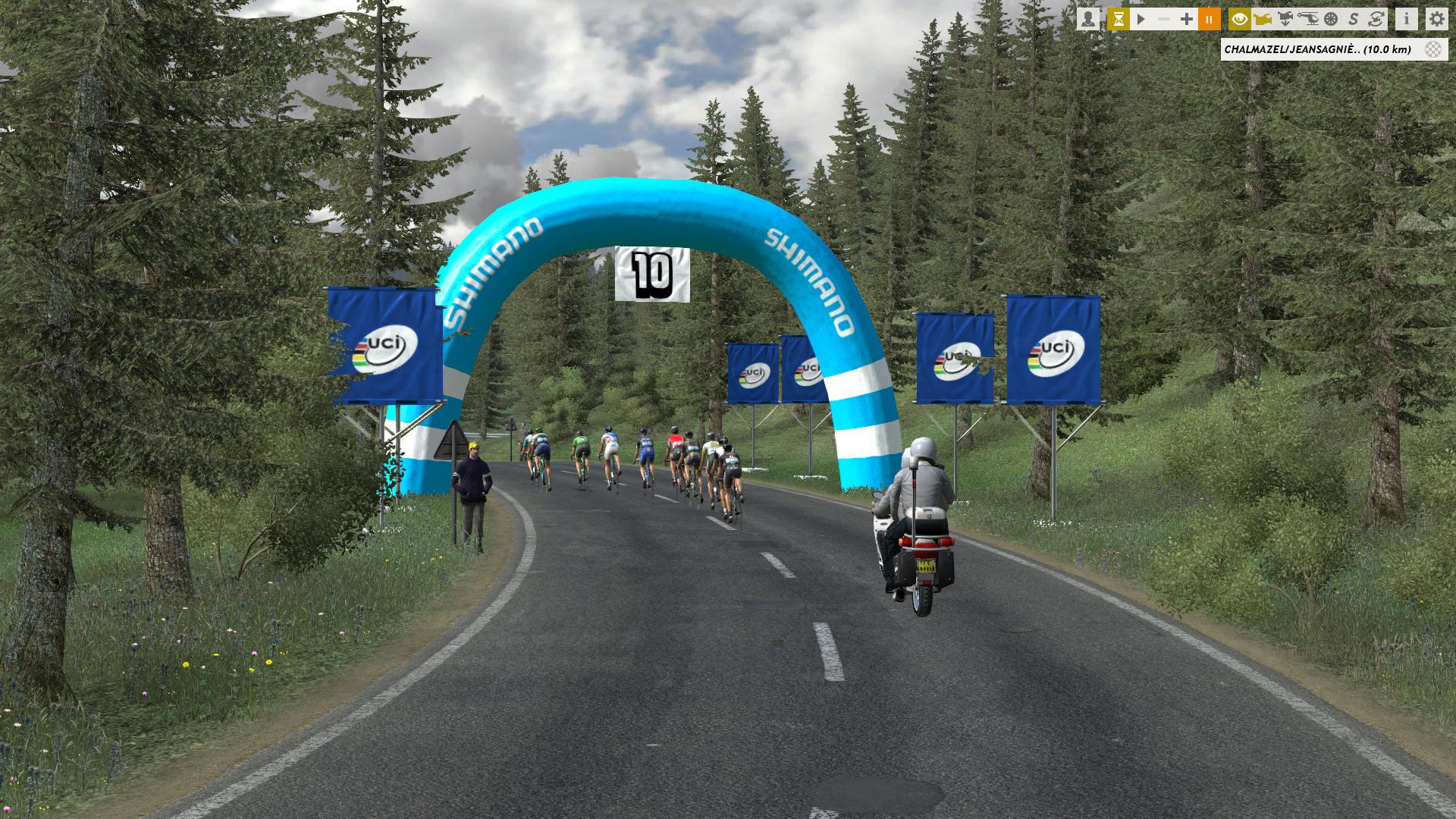Select the yellow video camera view
Screen dimensions: 1456x819
pos(1263,19)
